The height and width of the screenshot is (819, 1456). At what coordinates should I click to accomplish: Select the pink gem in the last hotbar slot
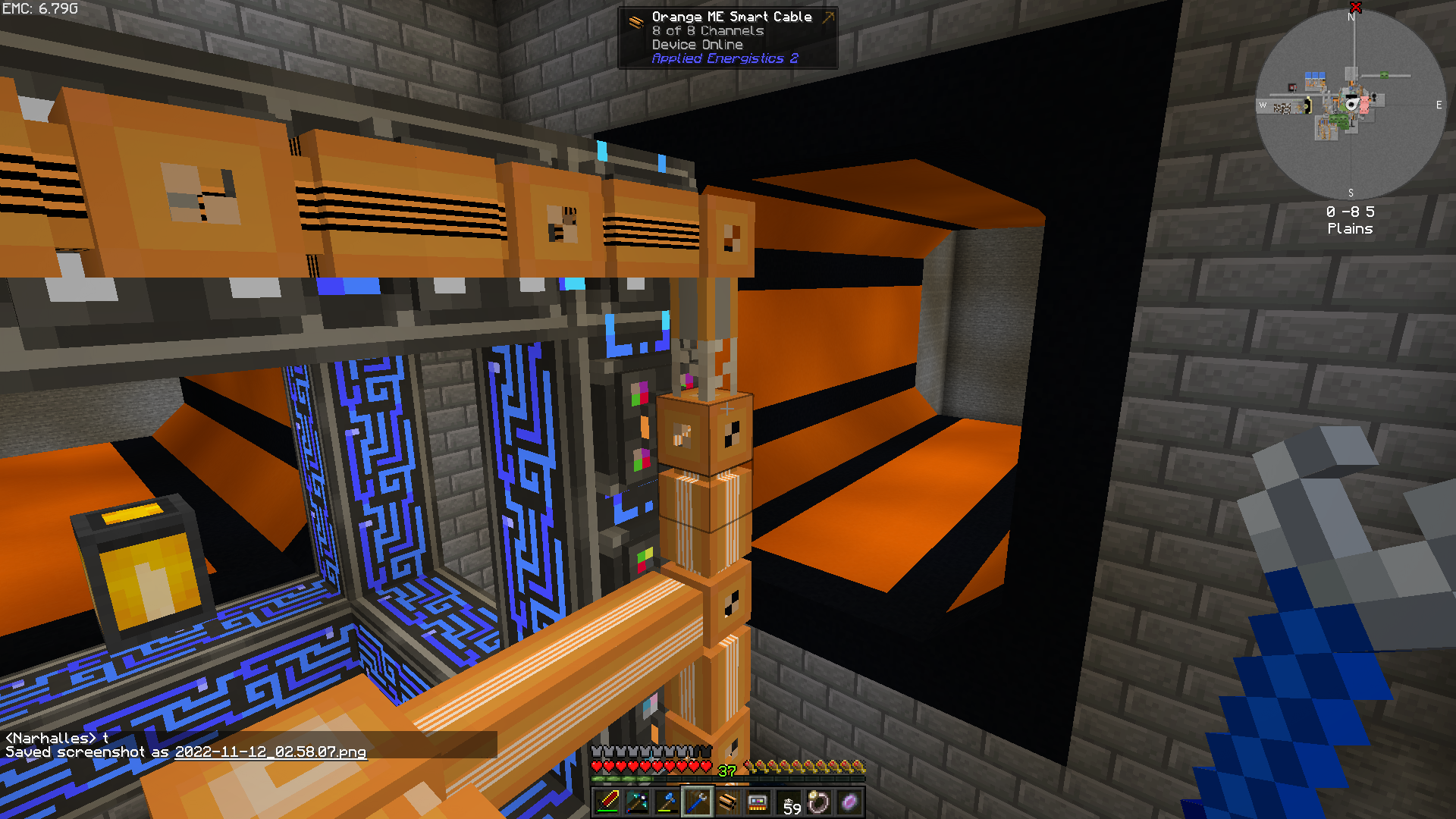coord(849,800)
